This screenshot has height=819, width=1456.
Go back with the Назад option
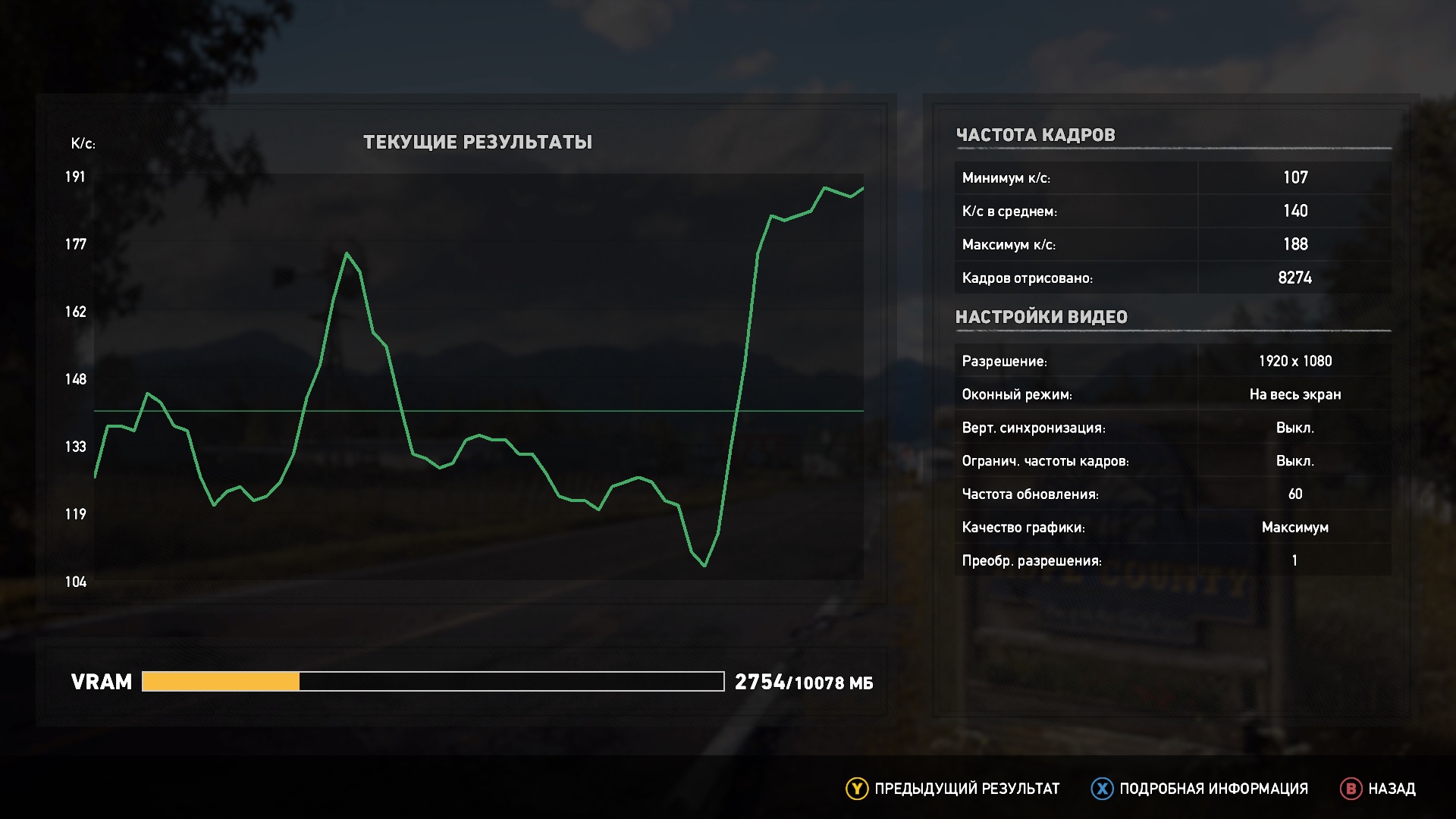tap(1378, 789)
